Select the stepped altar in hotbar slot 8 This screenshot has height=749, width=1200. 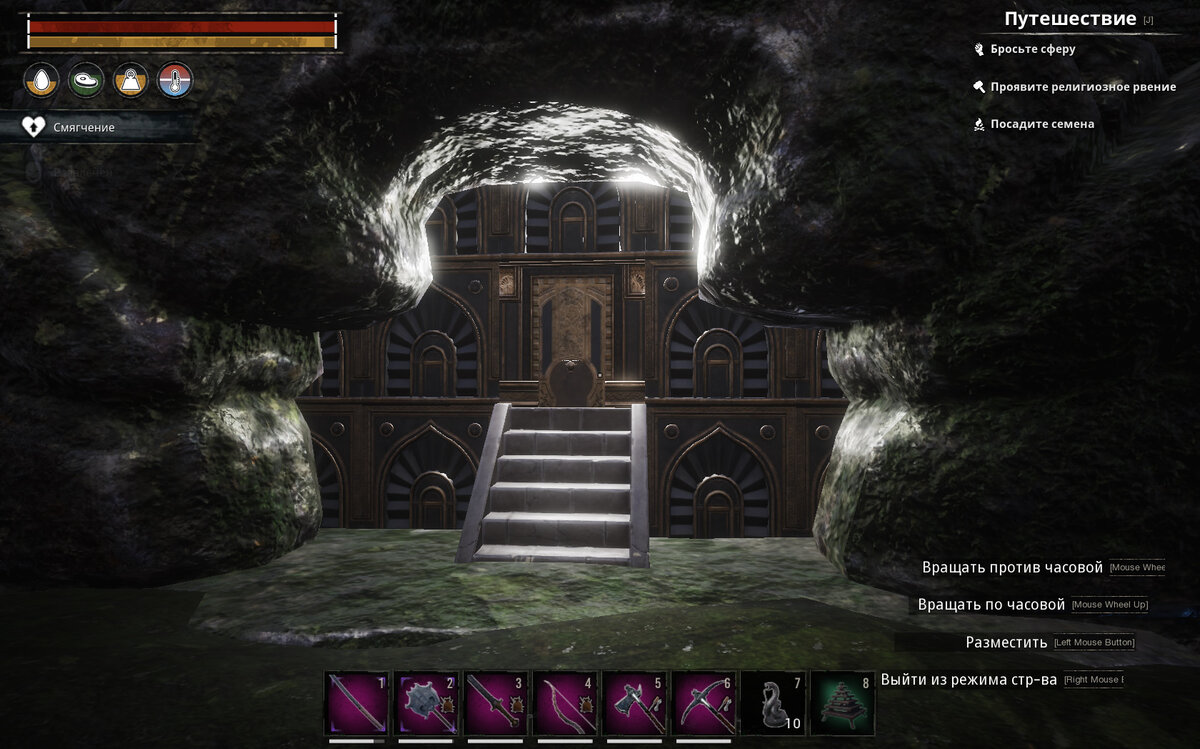point(843,703)
